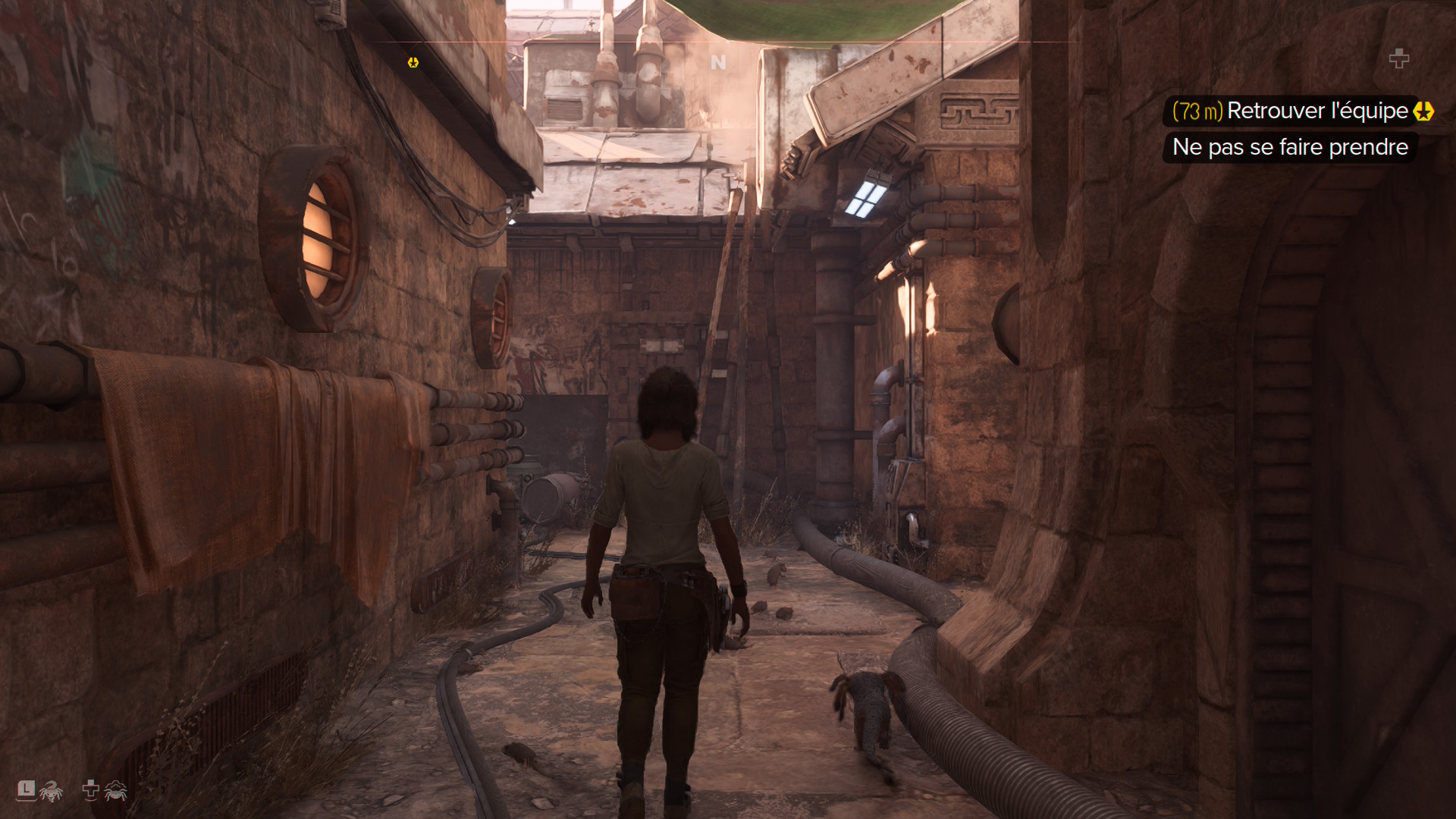Select the yellow quest marker on the compass
1456x819 pixels.
click(413, 62)
